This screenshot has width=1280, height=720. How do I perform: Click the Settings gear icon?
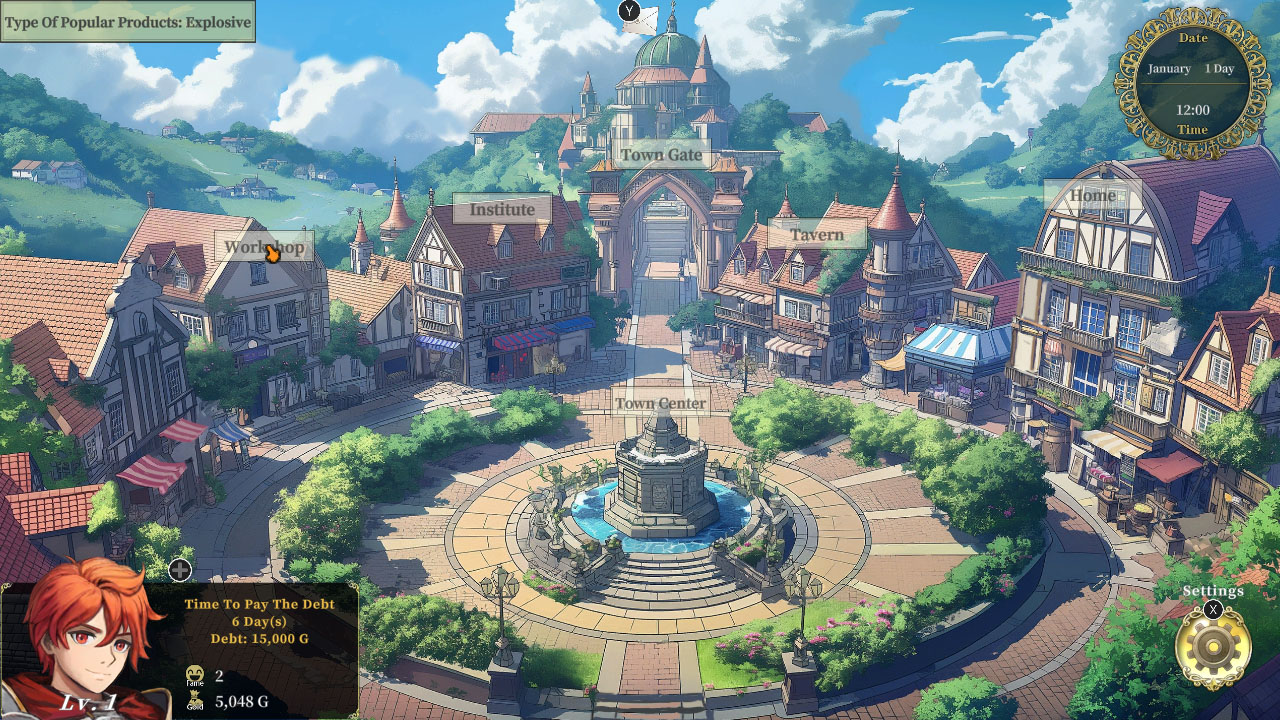[x=1213, y=645]
